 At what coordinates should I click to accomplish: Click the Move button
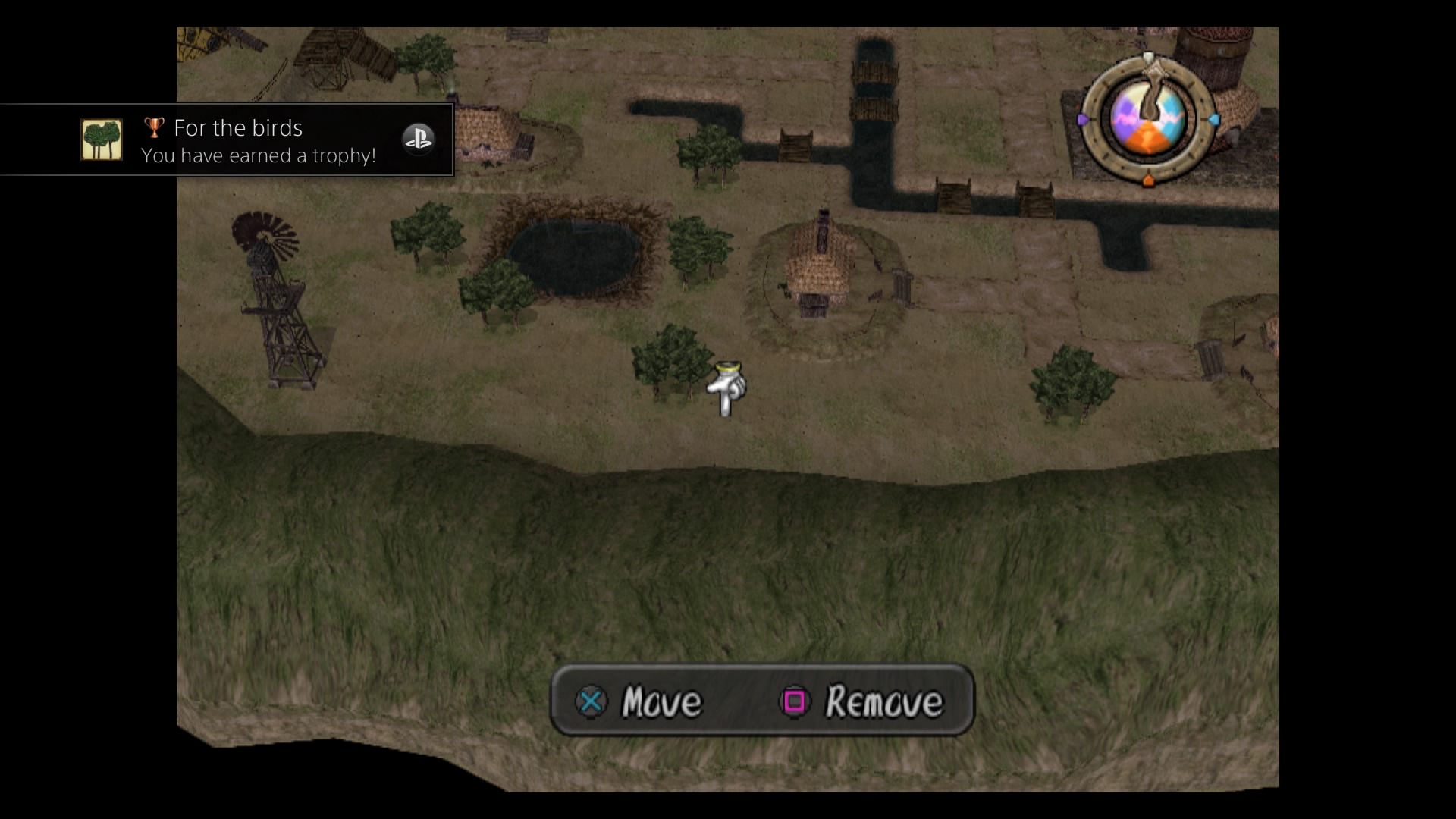661,701
